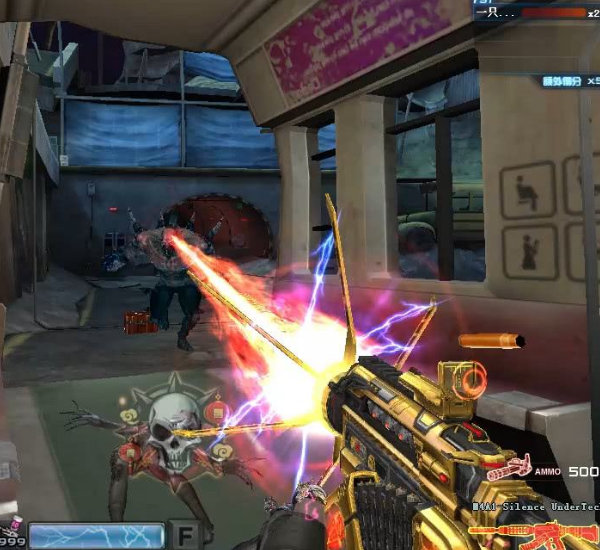600x550 pixels.
Task: Select the red minigun weapon icon
Action: point(509,466)
